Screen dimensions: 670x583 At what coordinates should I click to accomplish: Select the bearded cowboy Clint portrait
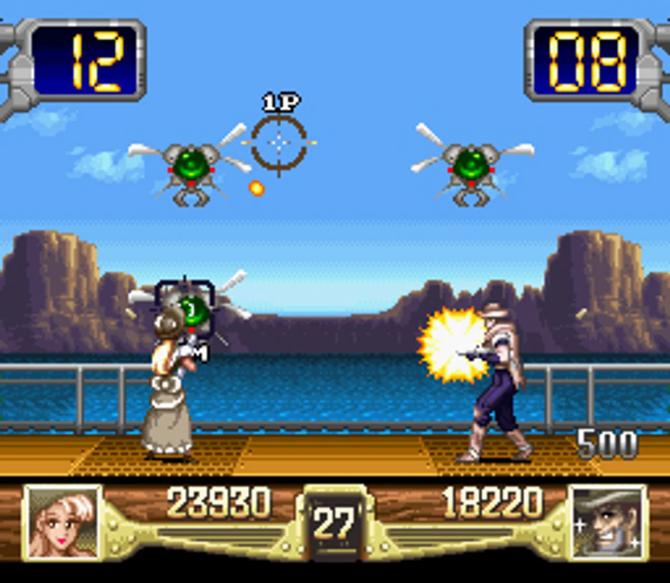pos(606,521)
